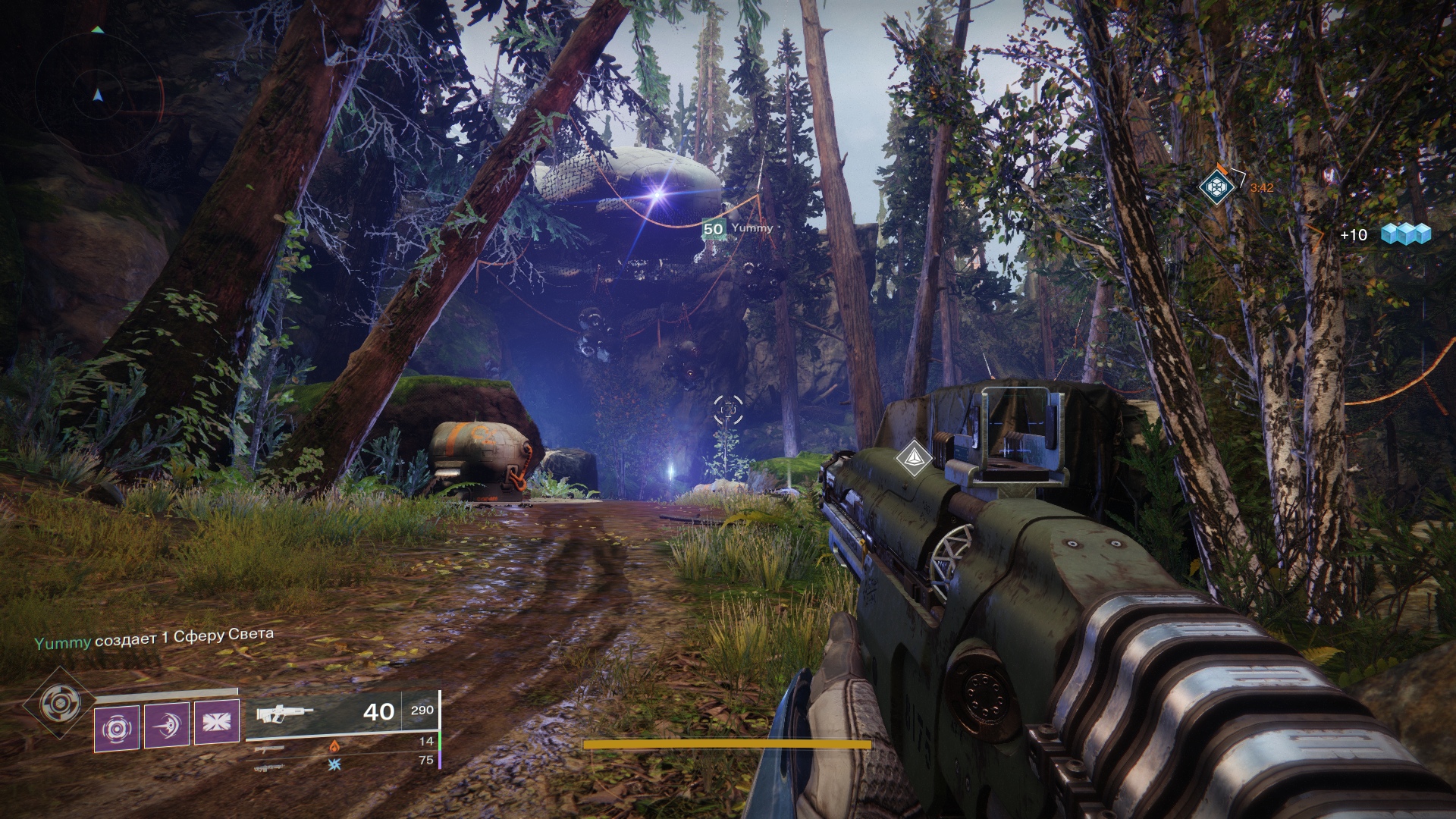Click the white triangle waypoint diamond marker
1456x819 pixels.
click(x=914, y=457)
